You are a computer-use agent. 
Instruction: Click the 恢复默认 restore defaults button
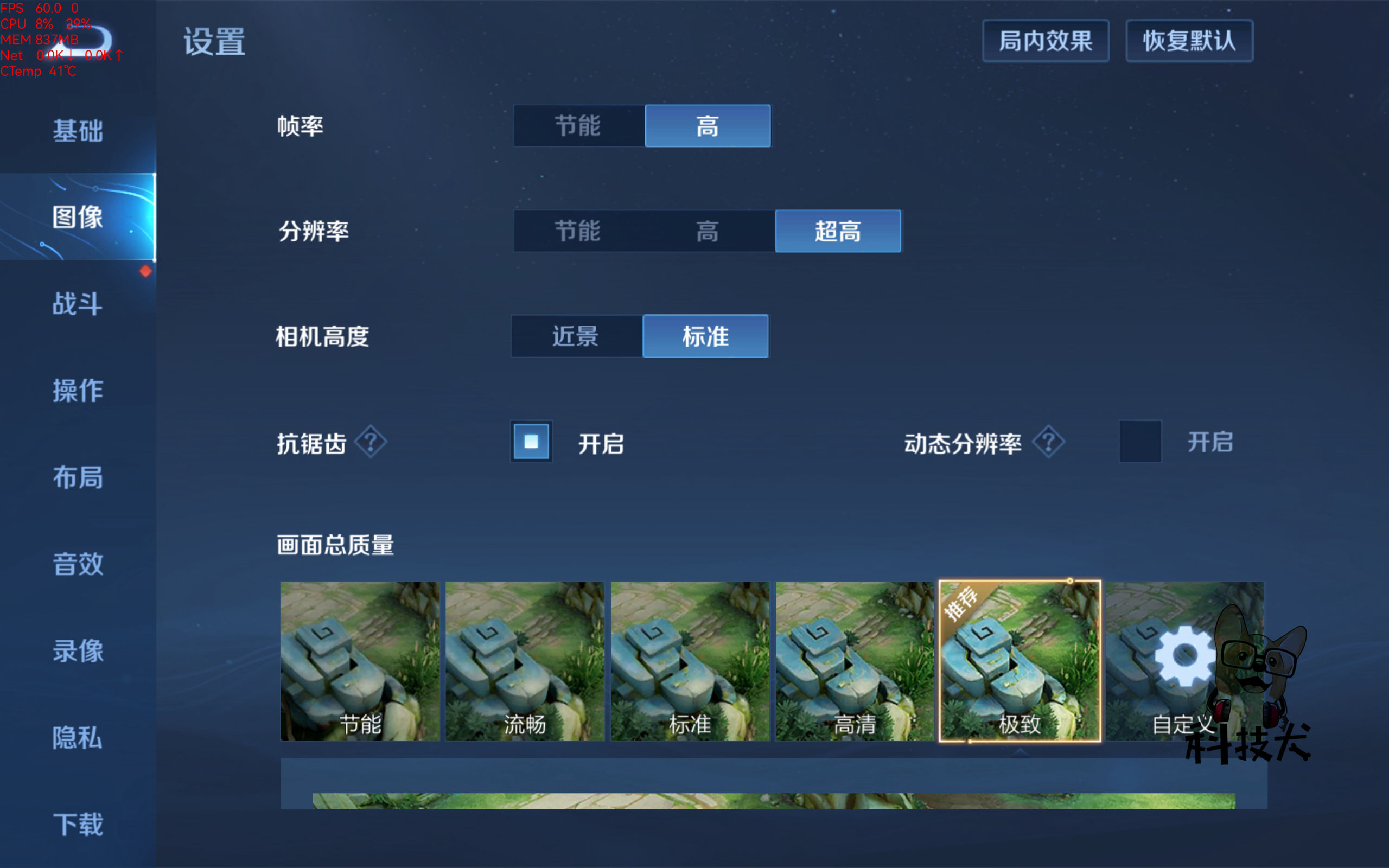(1189, 41)
